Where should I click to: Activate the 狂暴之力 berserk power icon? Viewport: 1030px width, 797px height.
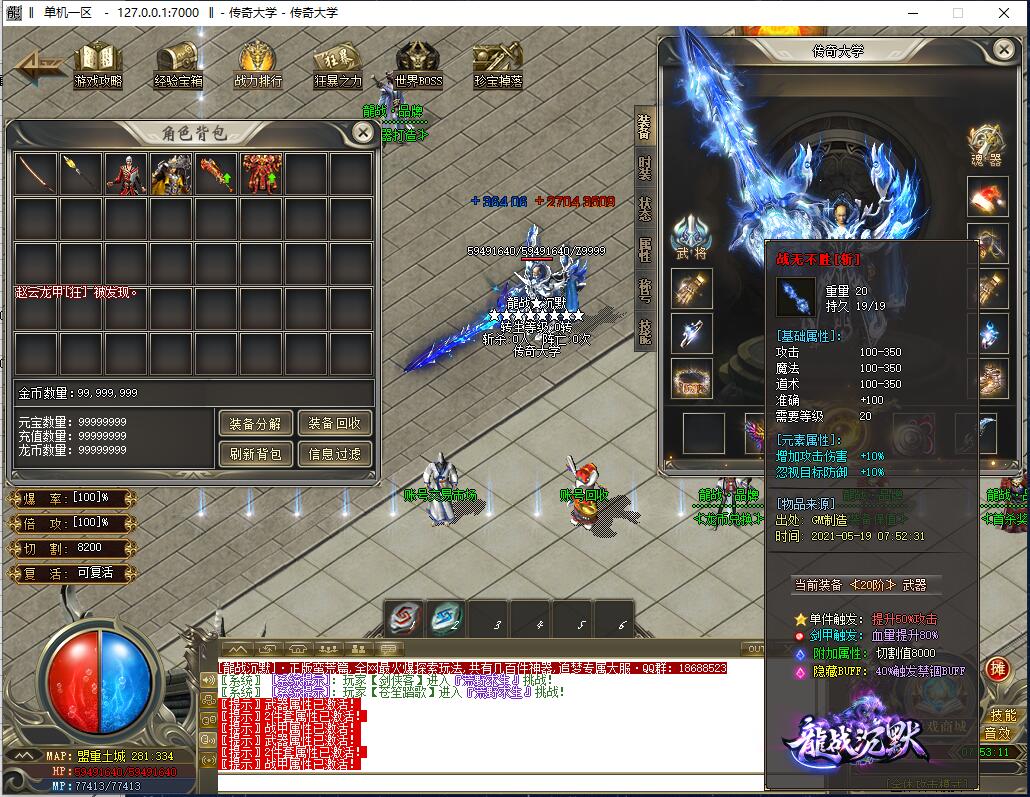click(338, 65)
